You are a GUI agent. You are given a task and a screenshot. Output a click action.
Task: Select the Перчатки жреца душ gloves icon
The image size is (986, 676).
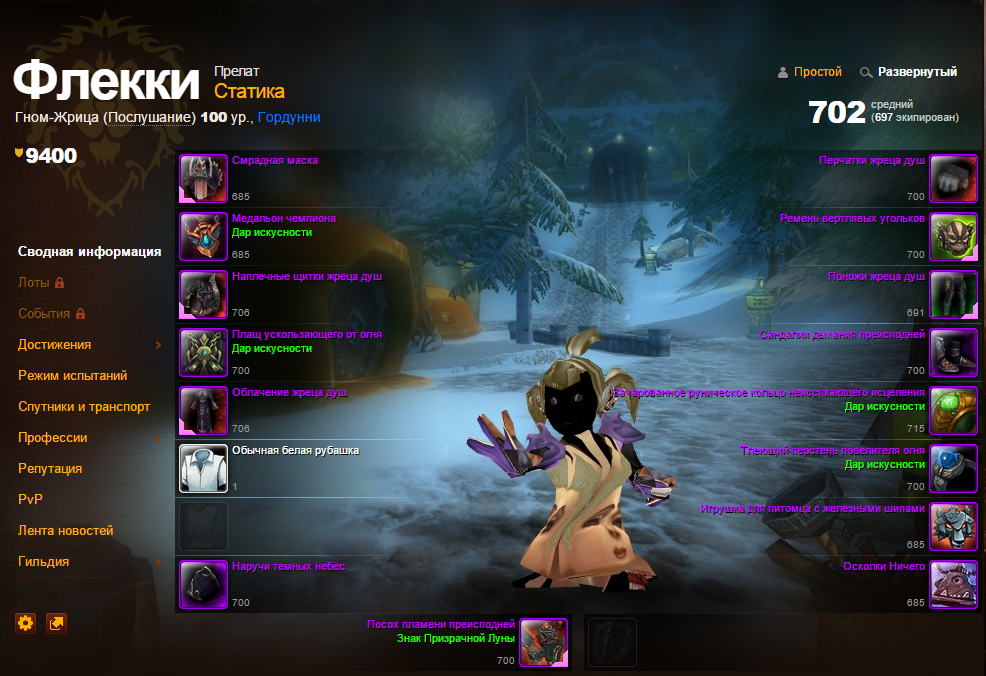pos(954,179)
